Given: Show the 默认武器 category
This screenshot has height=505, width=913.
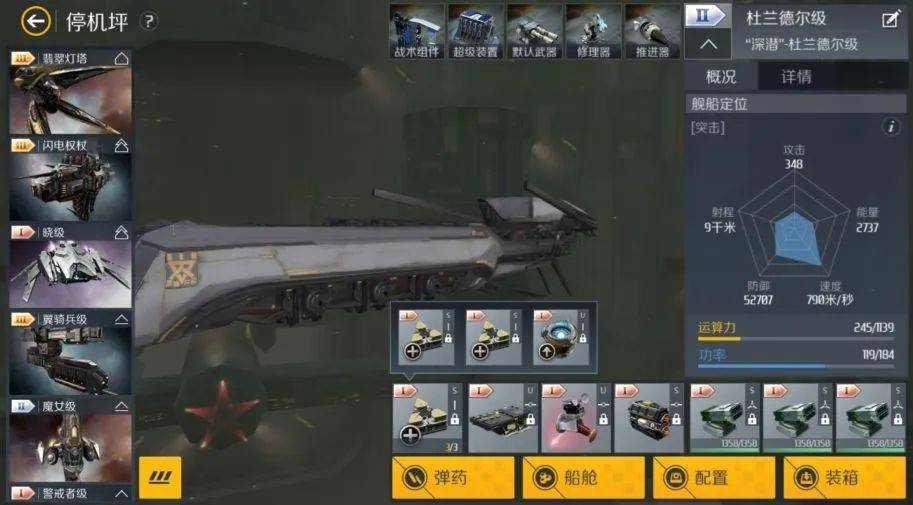Looking at the screenshot, I should click(534, 30).
